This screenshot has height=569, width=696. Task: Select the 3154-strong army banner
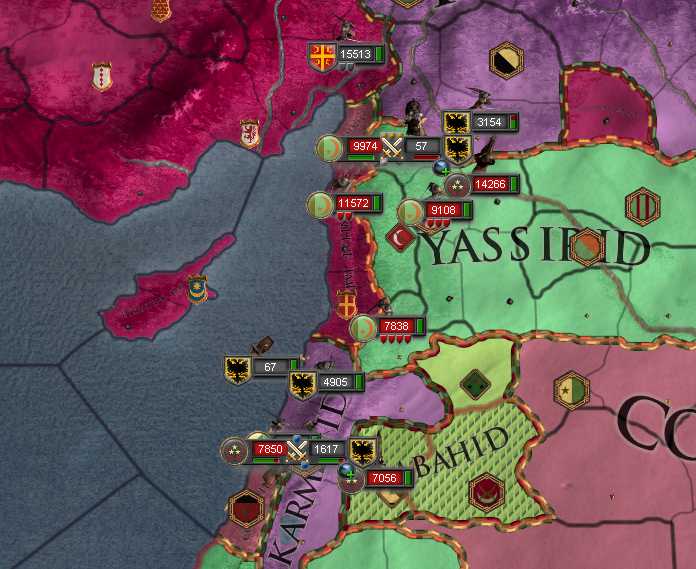point(489,122)
